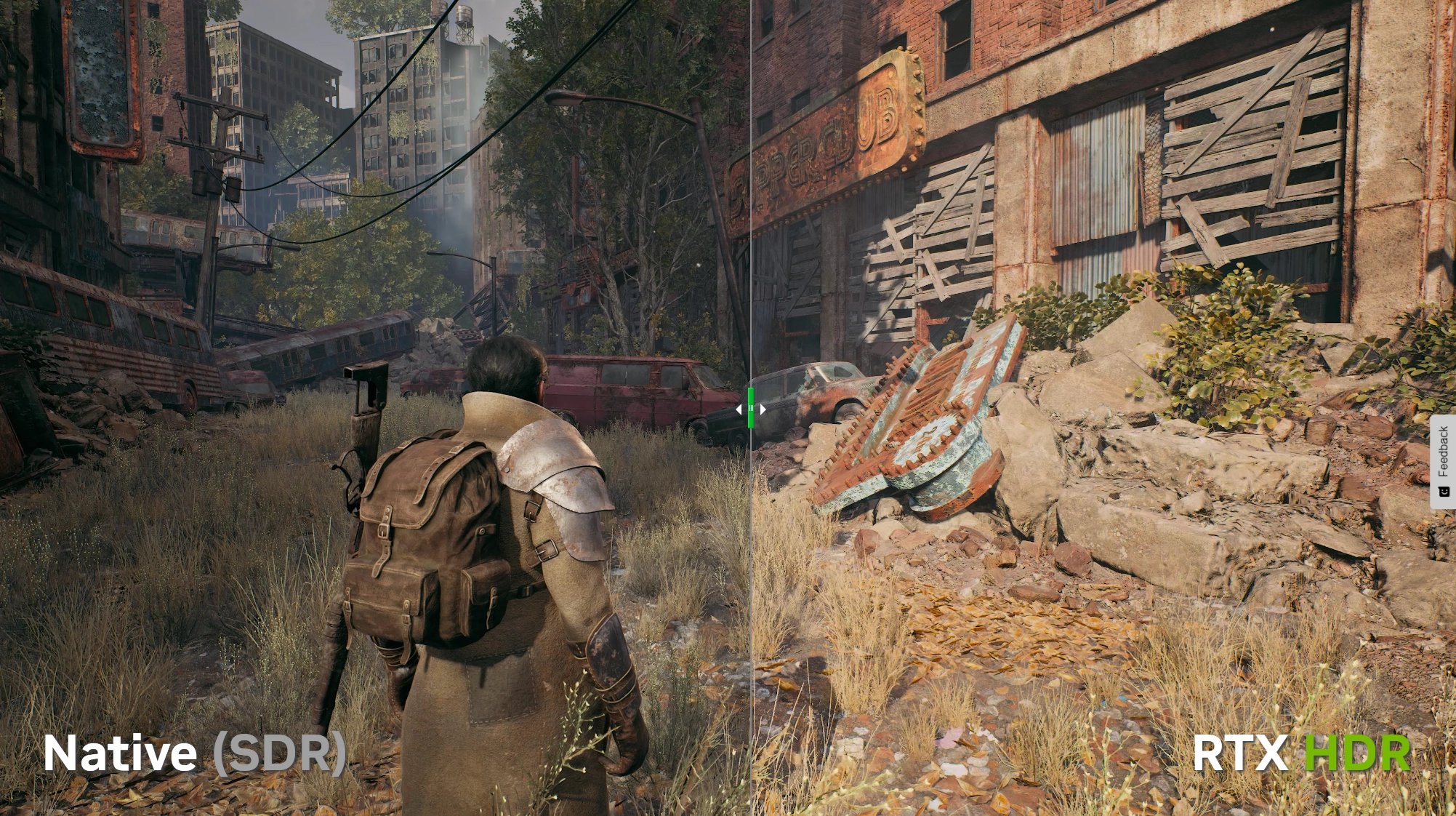Click the green comparison slider handle
Viewport: 1456px width, 816px height.
[x=751, y=409]
